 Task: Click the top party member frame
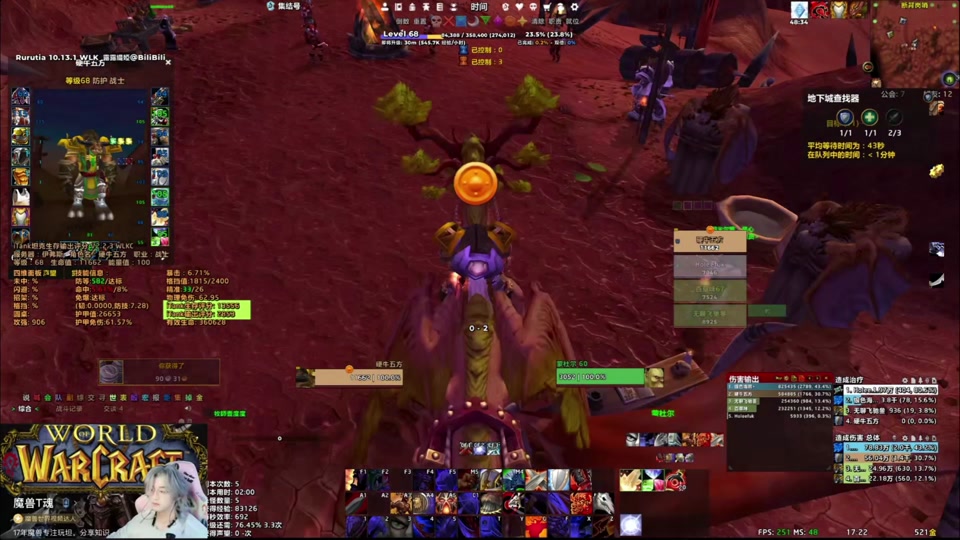tap(710, 241)
